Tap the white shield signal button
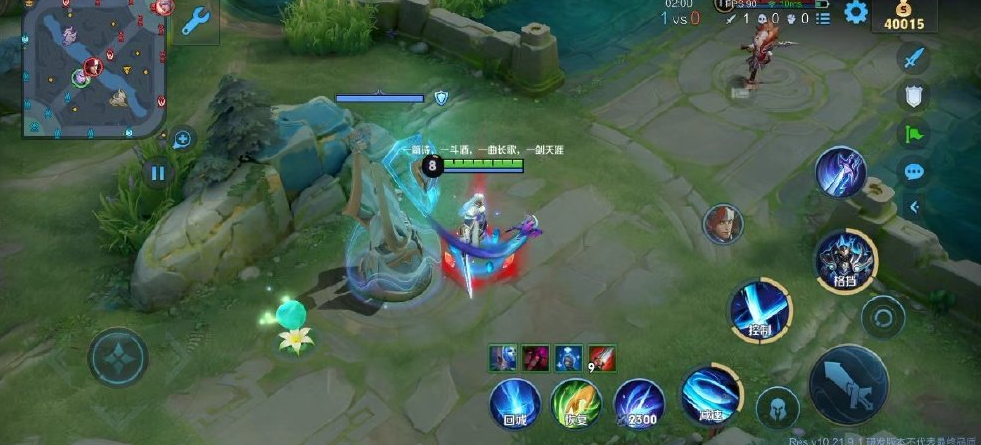Image resolution: width=981 pixels, height=445 pixels. [913, 96]
